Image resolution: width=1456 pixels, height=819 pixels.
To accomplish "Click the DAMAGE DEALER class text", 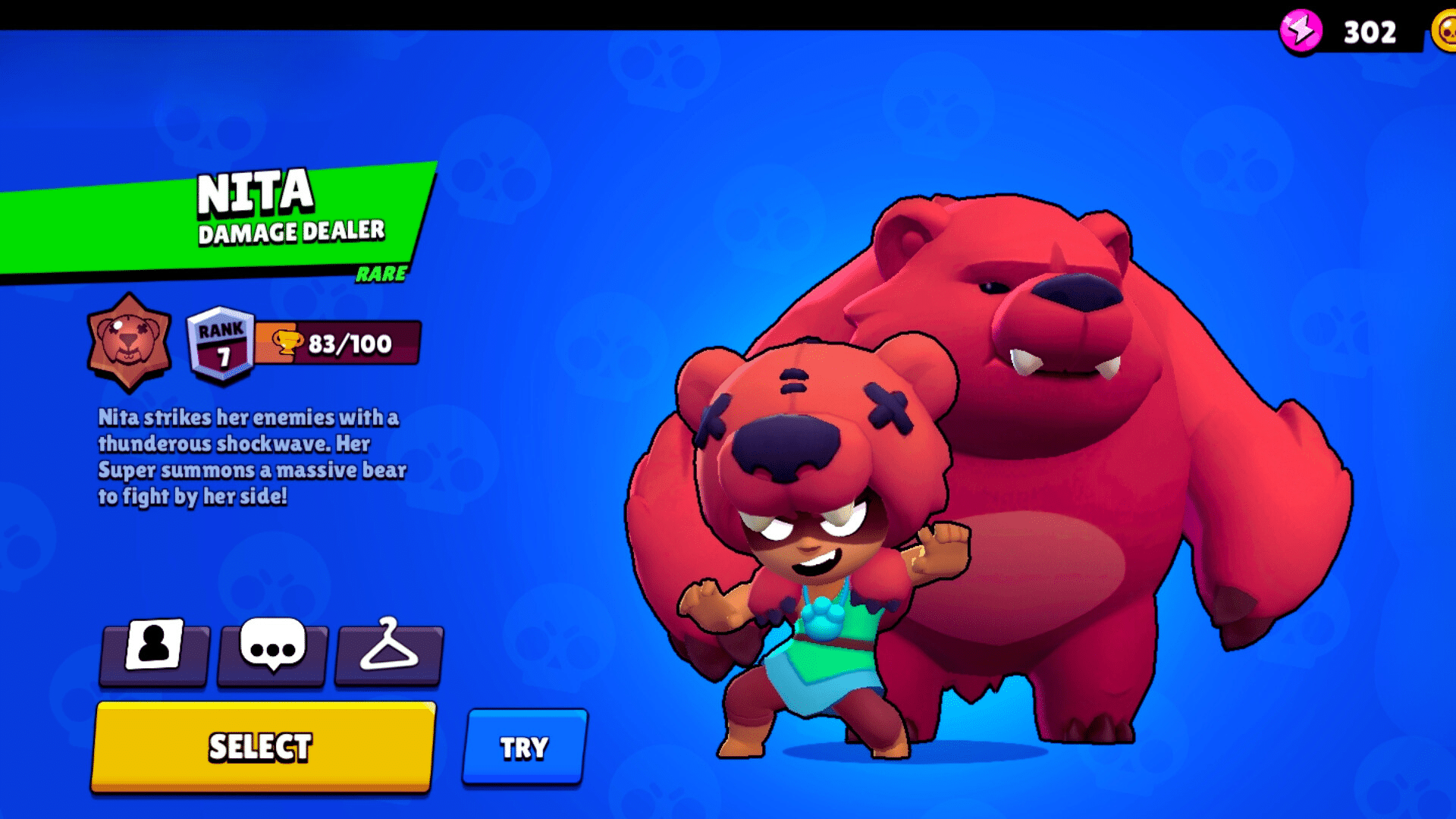I will point(290,233).
